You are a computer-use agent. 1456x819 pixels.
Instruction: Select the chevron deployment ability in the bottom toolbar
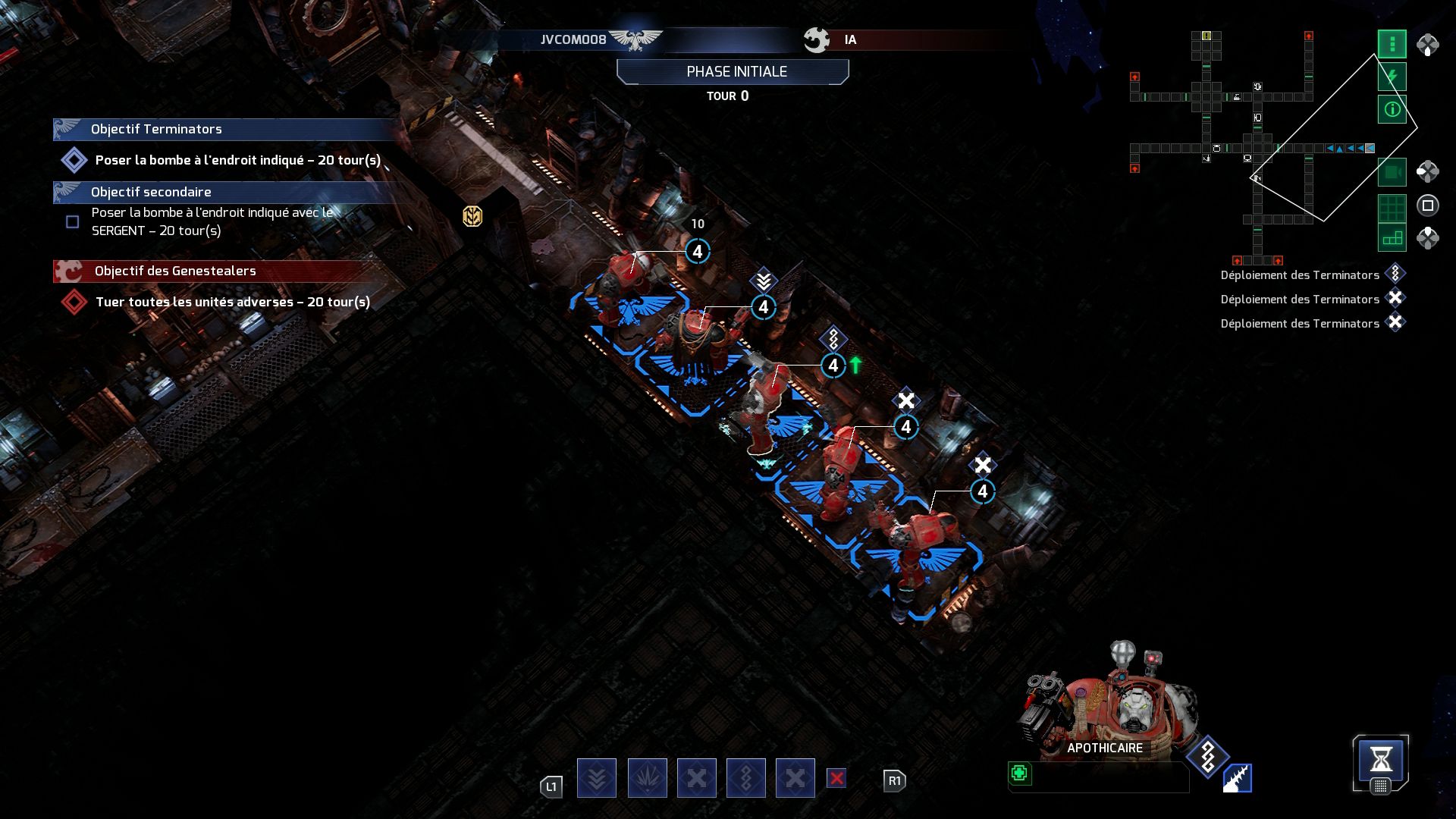pyautogui.click(x=597, y=777)
